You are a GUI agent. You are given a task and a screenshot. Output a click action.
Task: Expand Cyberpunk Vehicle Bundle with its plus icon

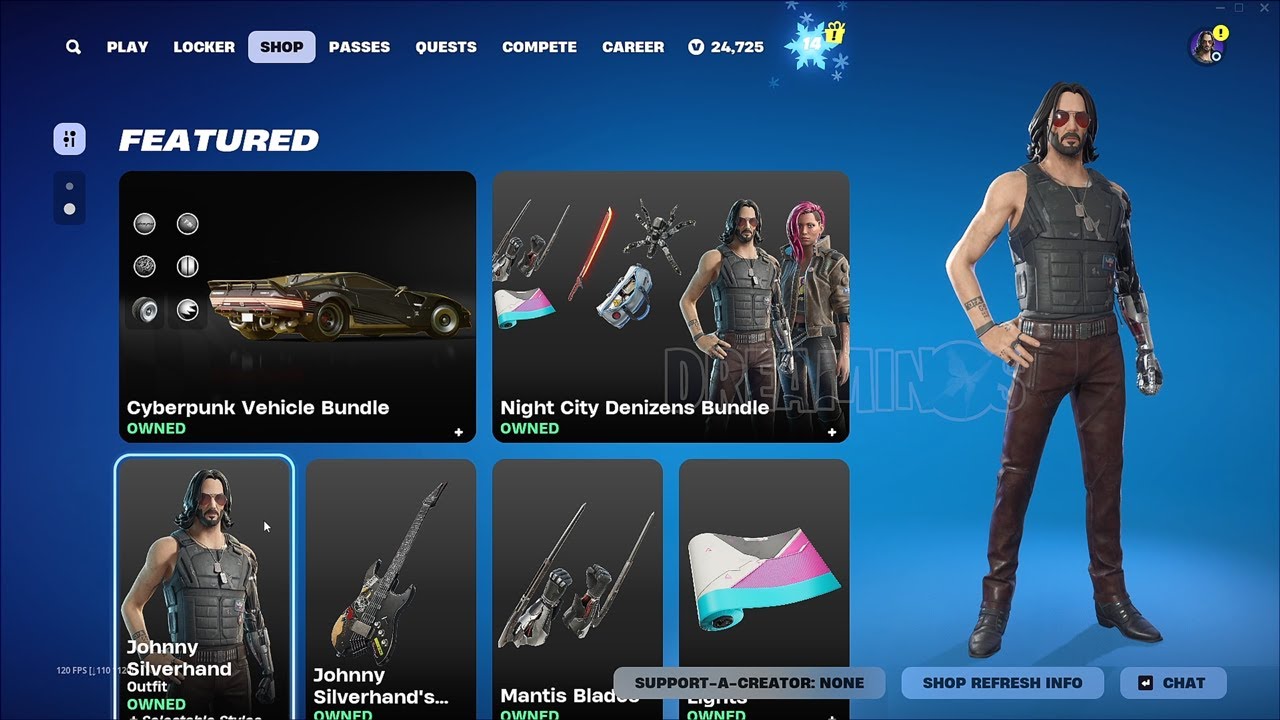click(458, 432)
